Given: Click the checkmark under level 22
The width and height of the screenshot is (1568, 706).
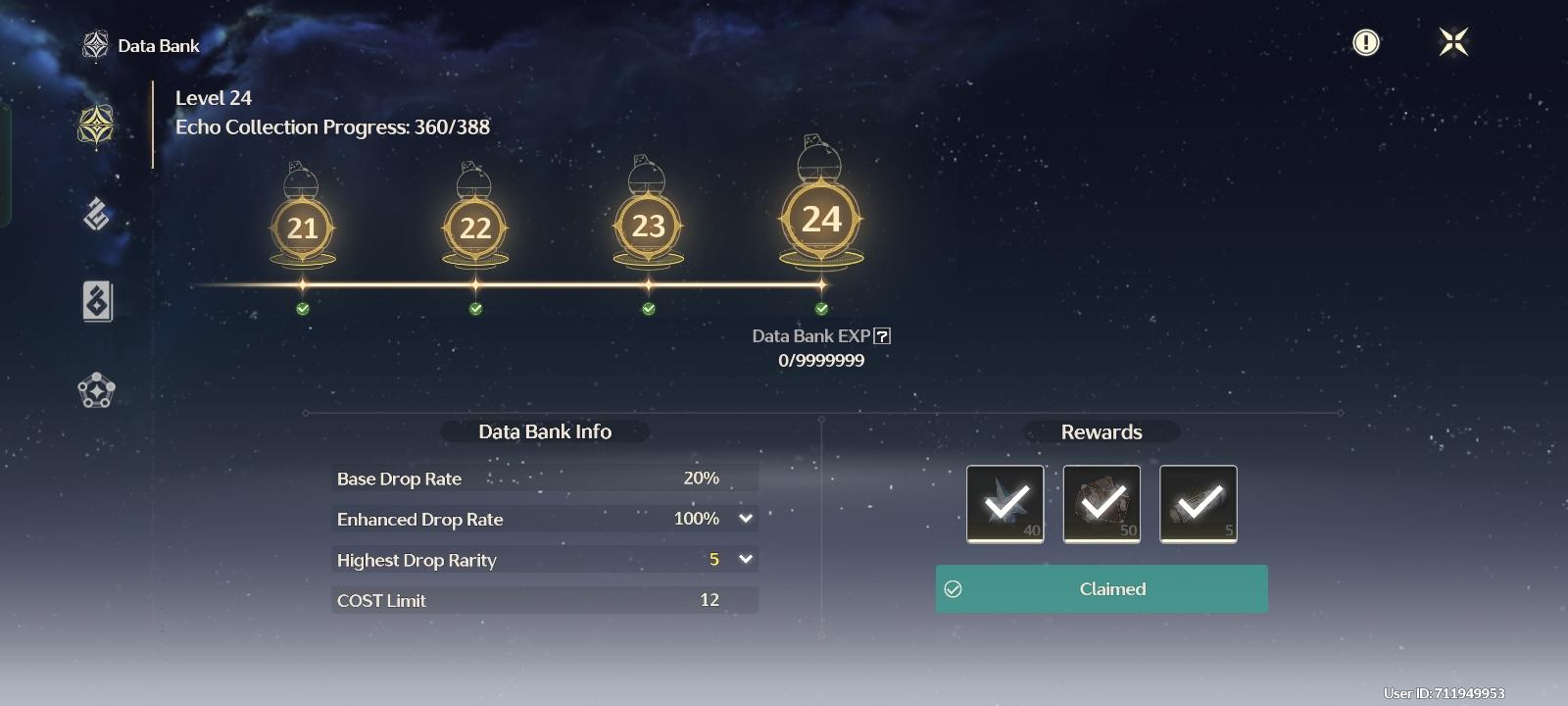Looking at the screenshot, I should pyautogui.click(x=475, y=309).
